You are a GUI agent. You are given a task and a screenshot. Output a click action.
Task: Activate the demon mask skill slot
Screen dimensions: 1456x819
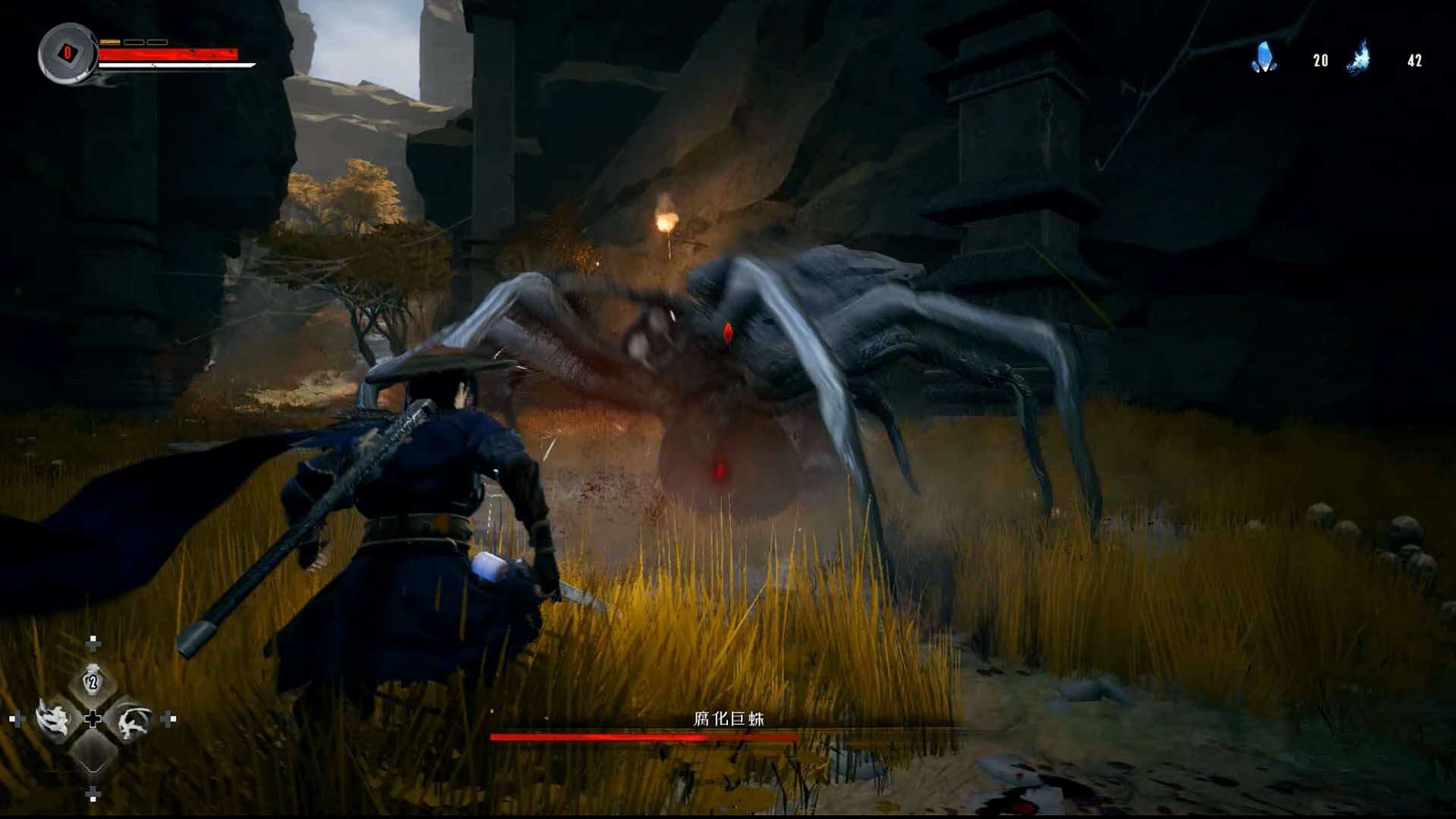tap(54, 718)
